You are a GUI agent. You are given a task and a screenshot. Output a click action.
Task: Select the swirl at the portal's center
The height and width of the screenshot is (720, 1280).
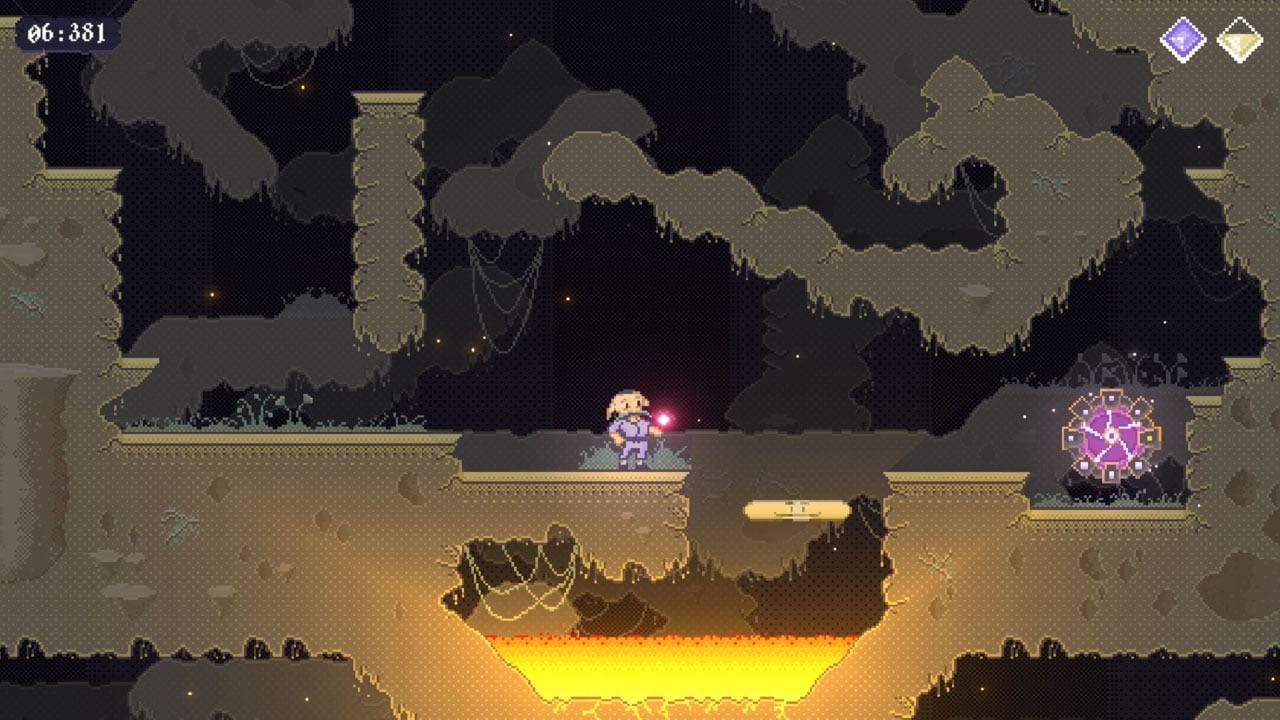point(1111,435)
